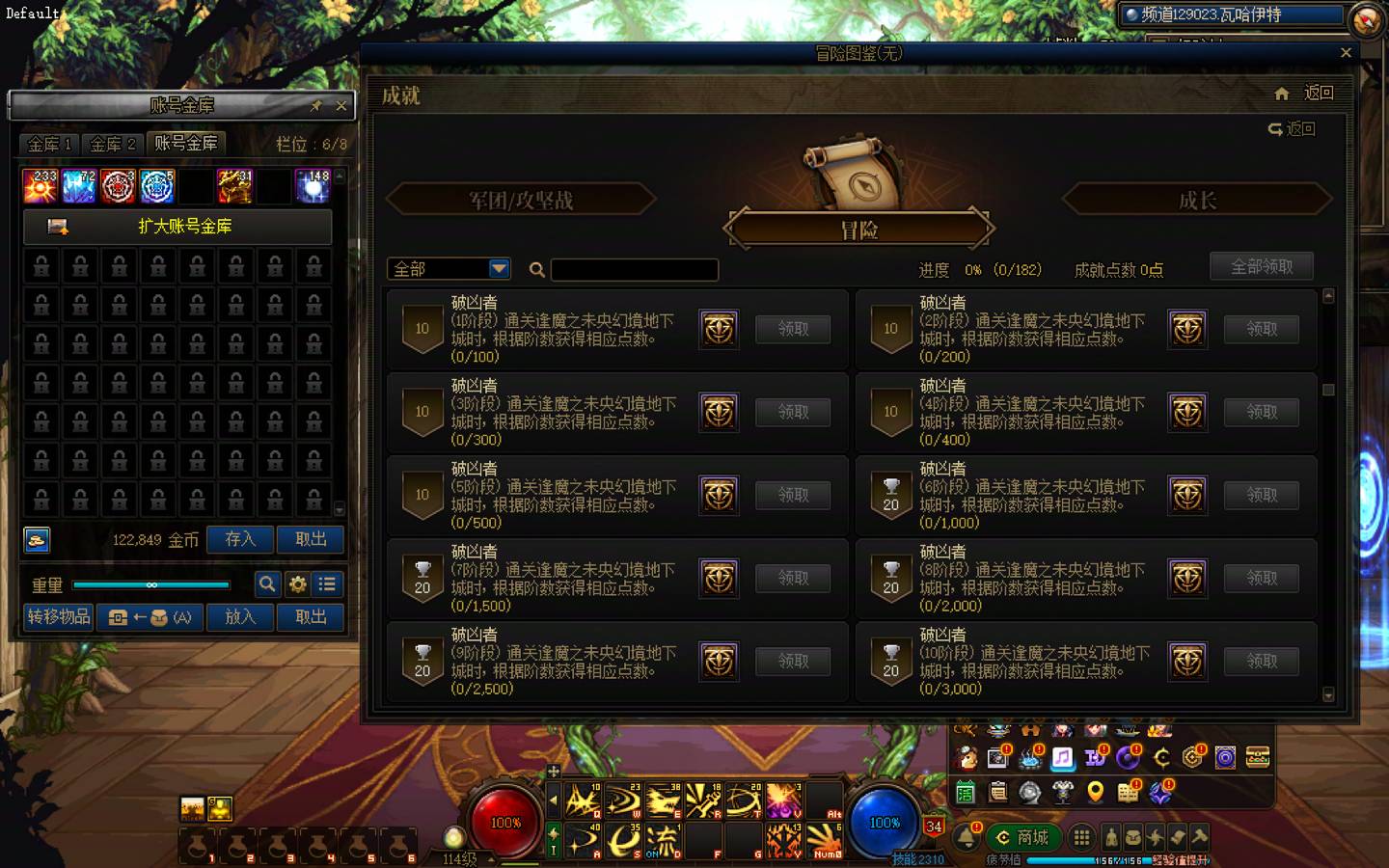Click the home icon in the 冒险图鉴 window
The image size is (1389, 868).
coord(1283,94)
